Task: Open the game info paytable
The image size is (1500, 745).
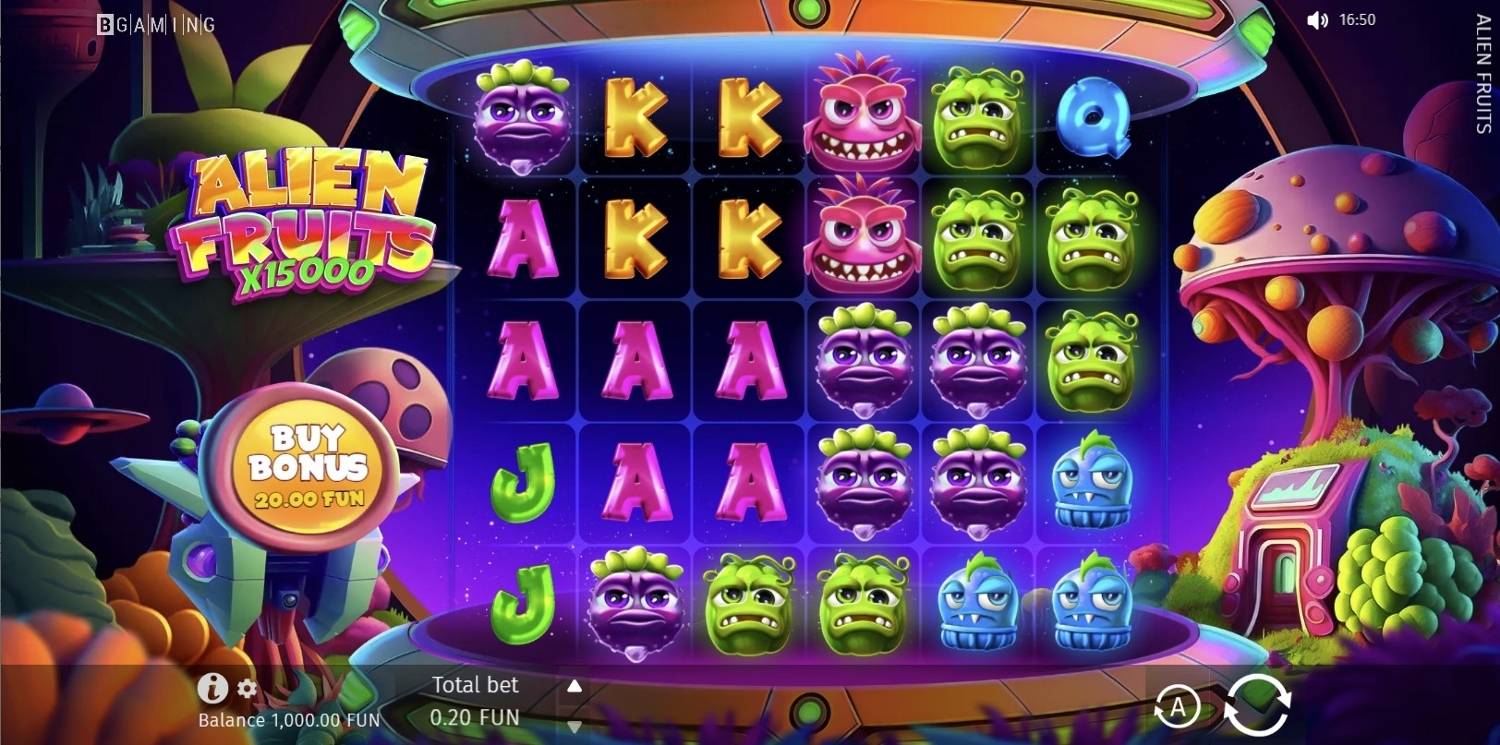Action: click(211, 688)
